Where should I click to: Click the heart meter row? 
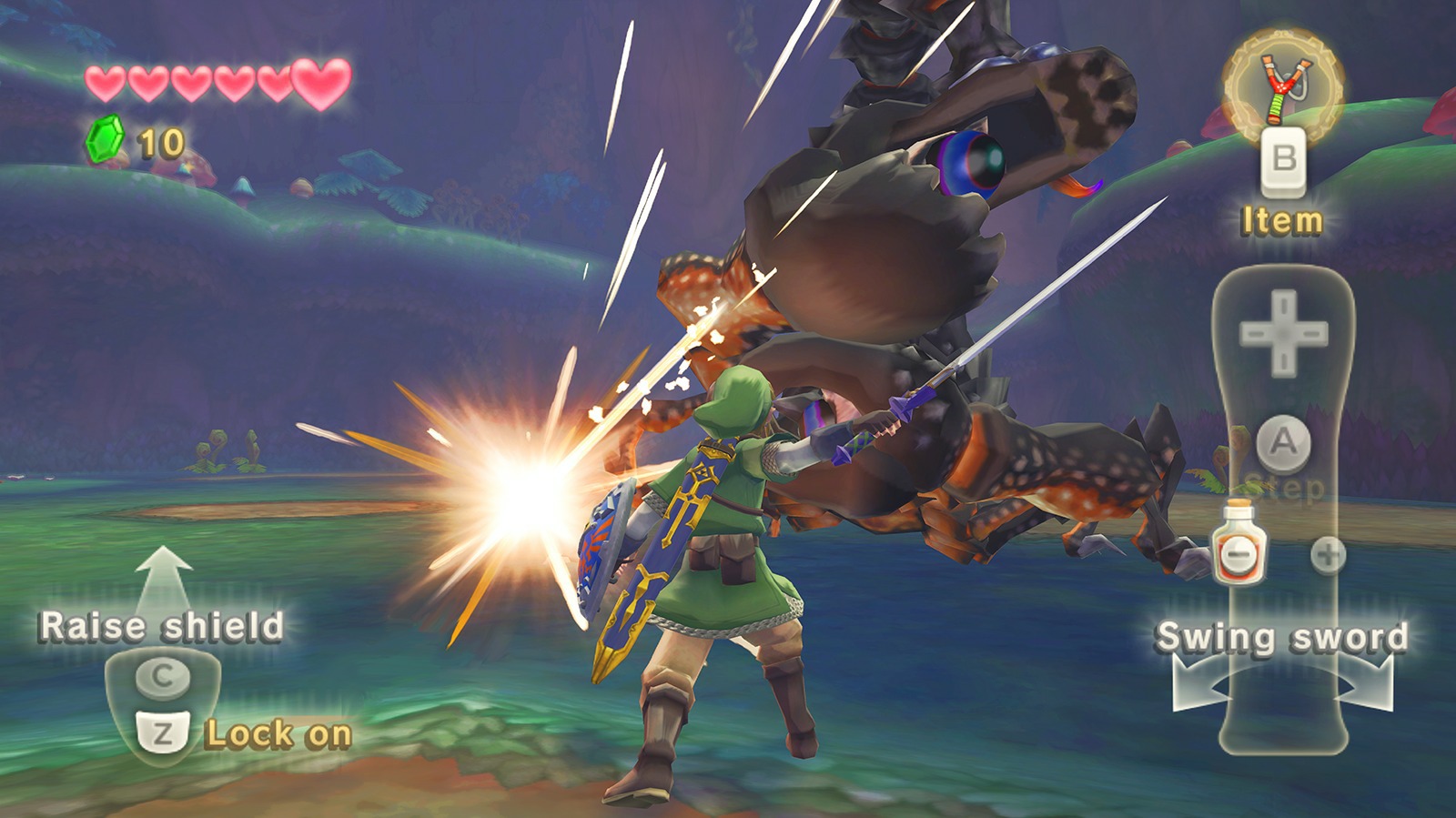(x=207, y=82)
